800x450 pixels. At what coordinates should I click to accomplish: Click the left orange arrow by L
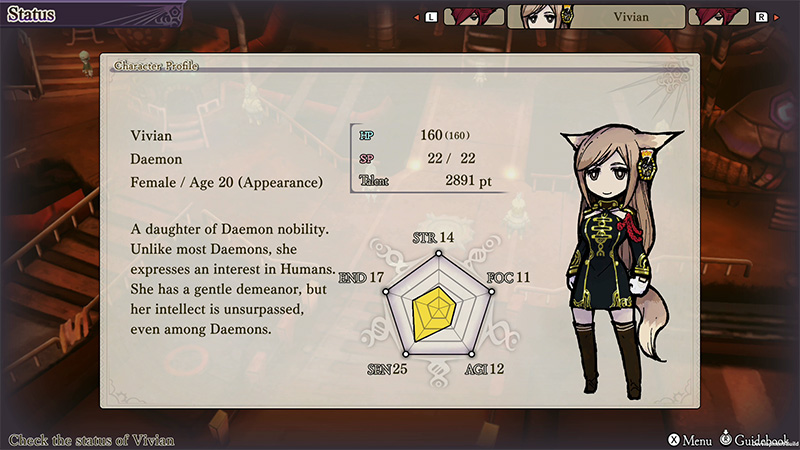pos(415,17)
